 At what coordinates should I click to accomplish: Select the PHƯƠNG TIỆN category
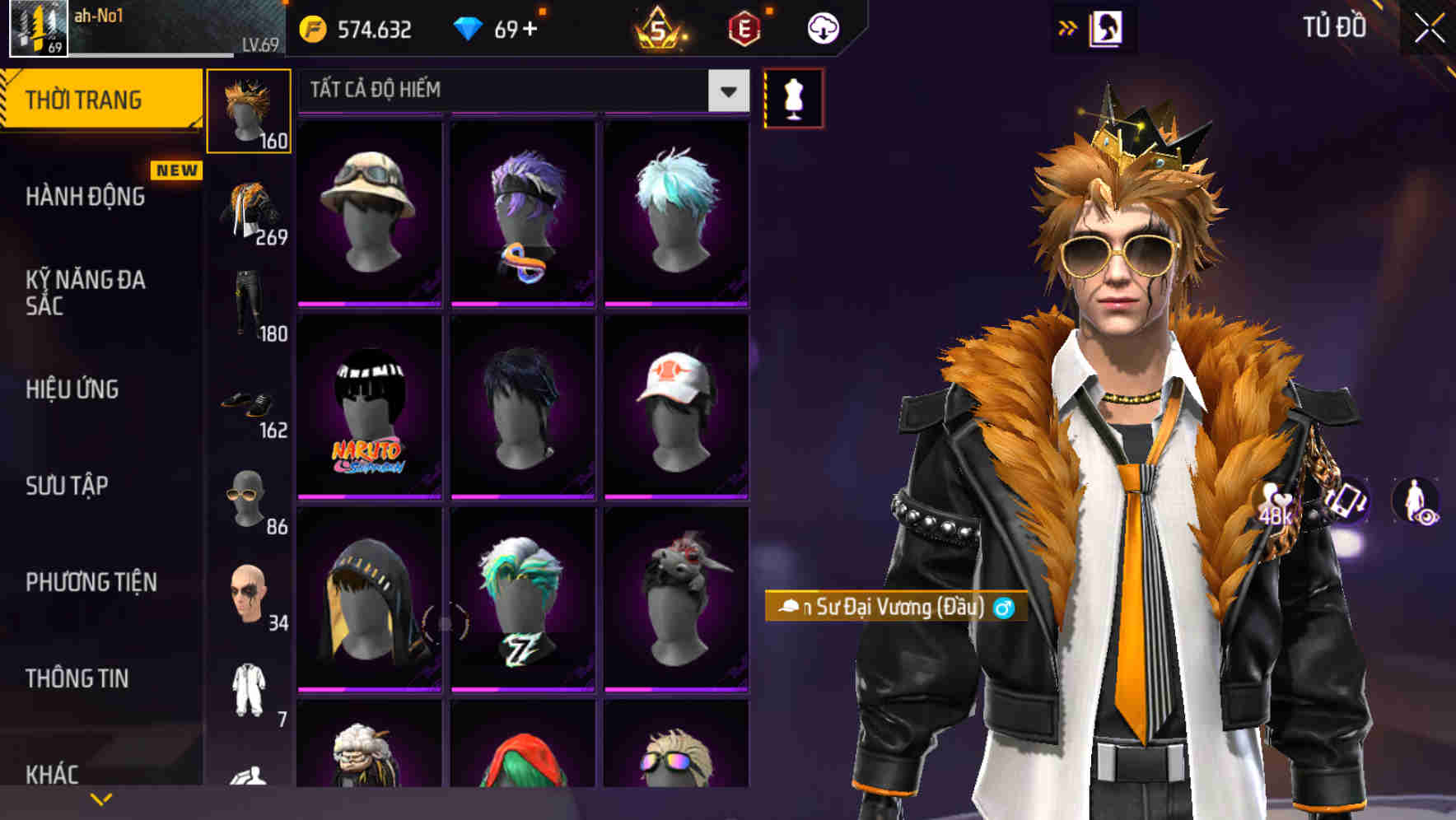pos(88,582)
